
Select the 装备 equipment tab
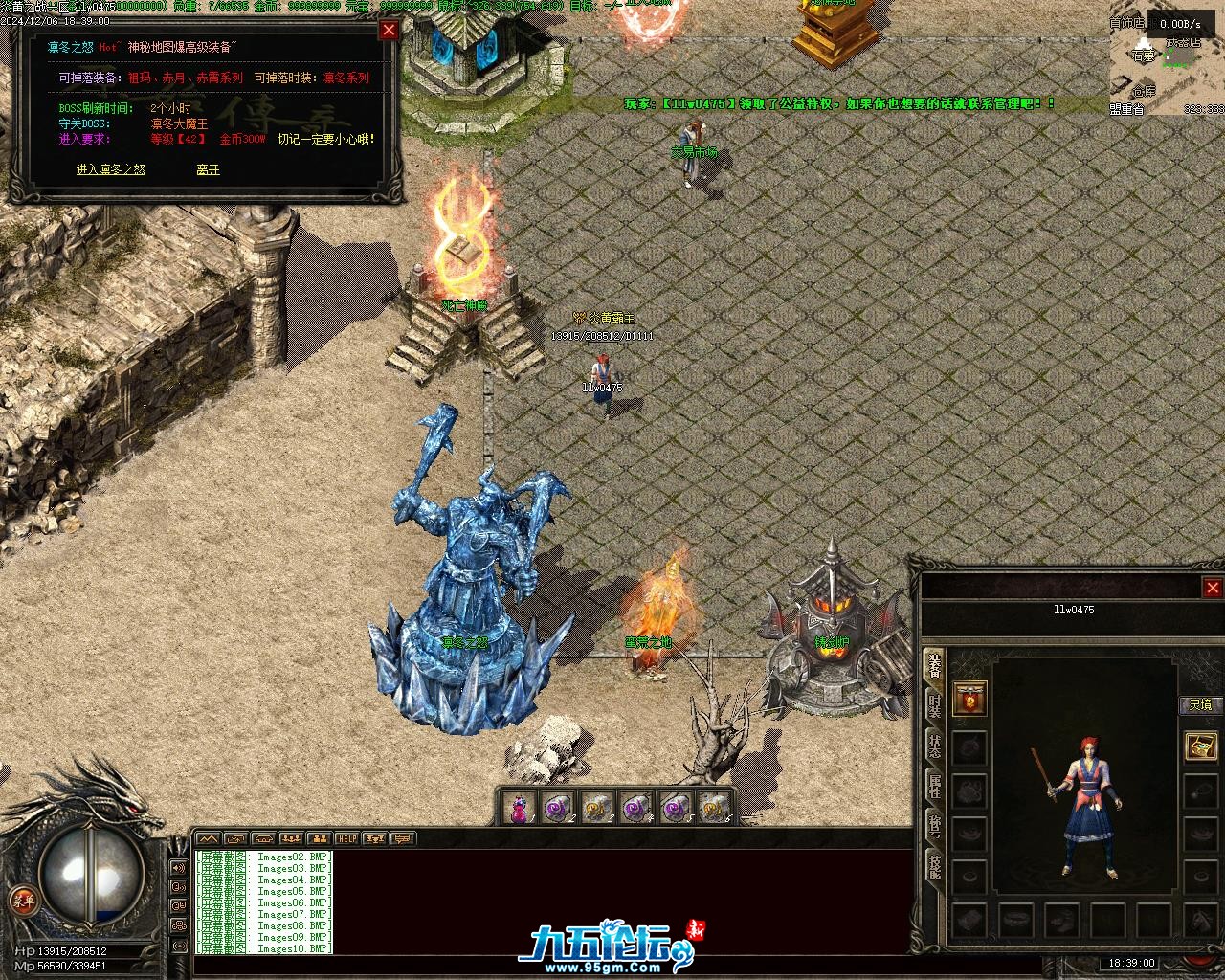click(x=934, y=666)
